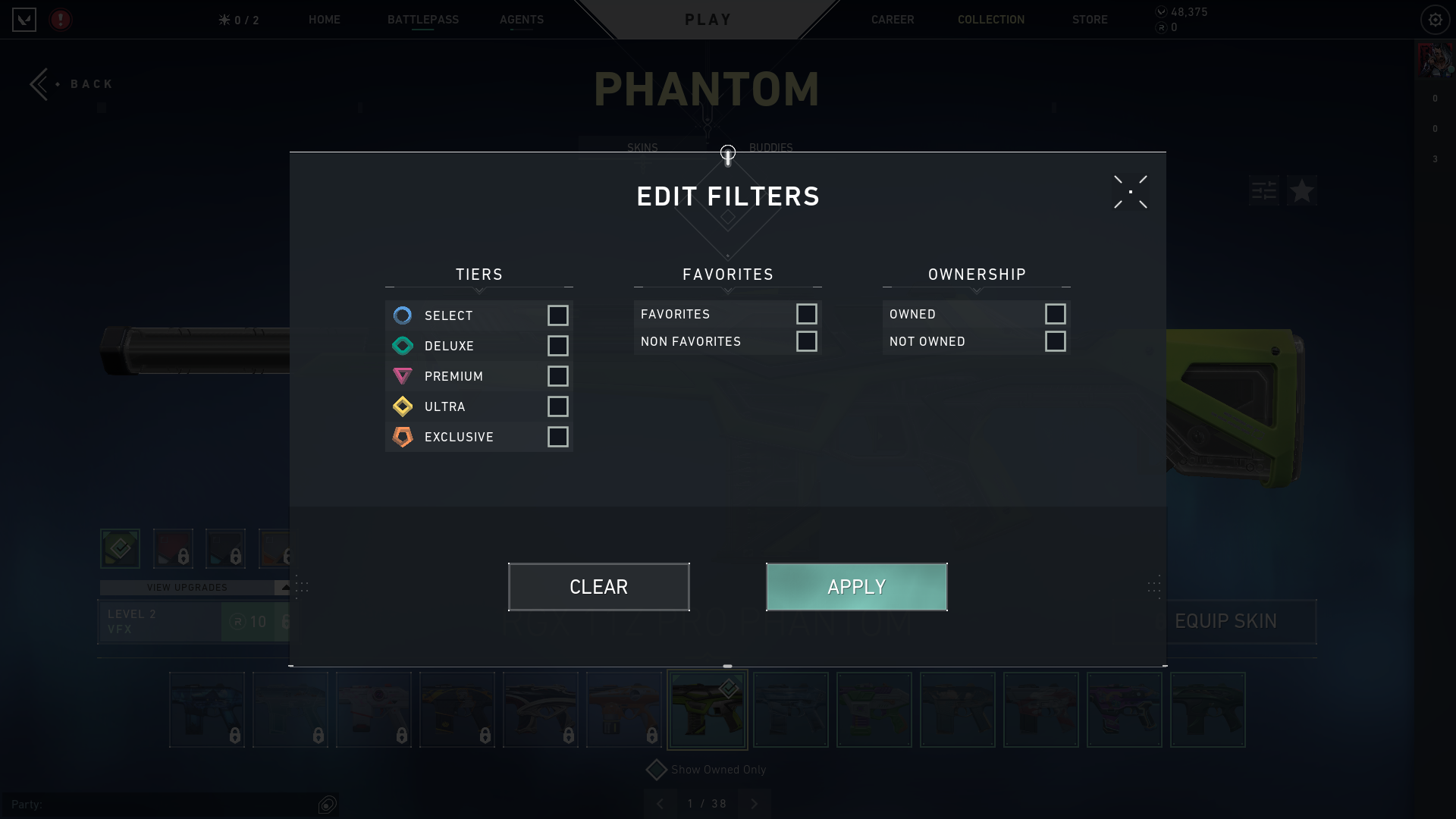Image resolution: width=1456 pixels, height=819 pixels.
Task: Enable the Favorites checkbox
Action: (807, 314)
